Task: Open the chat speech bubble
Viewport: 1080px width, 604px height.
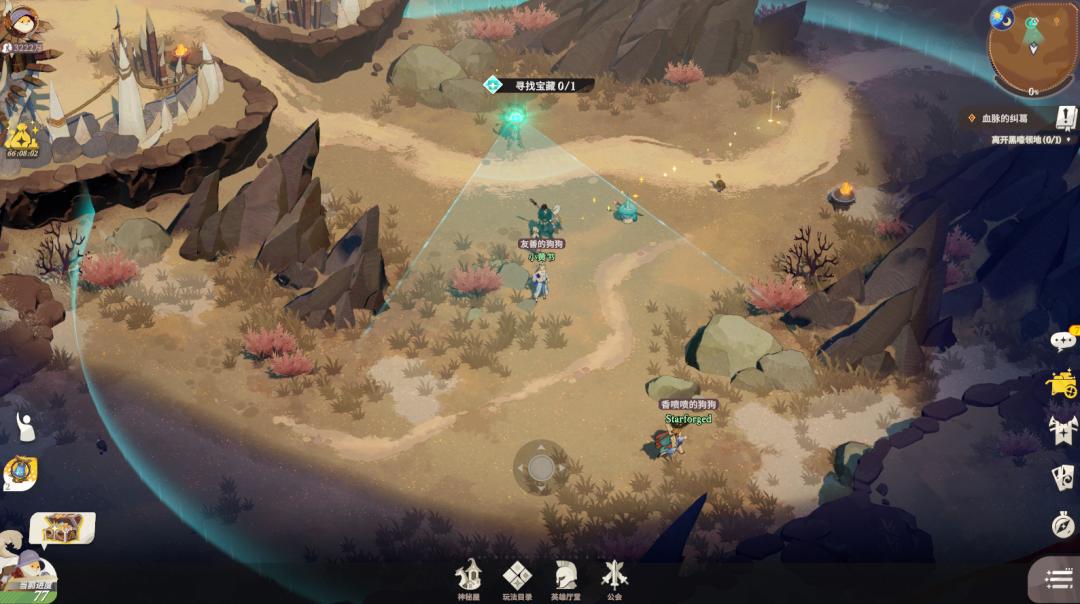Action: pyautogui.click(x=1063, y=341)
